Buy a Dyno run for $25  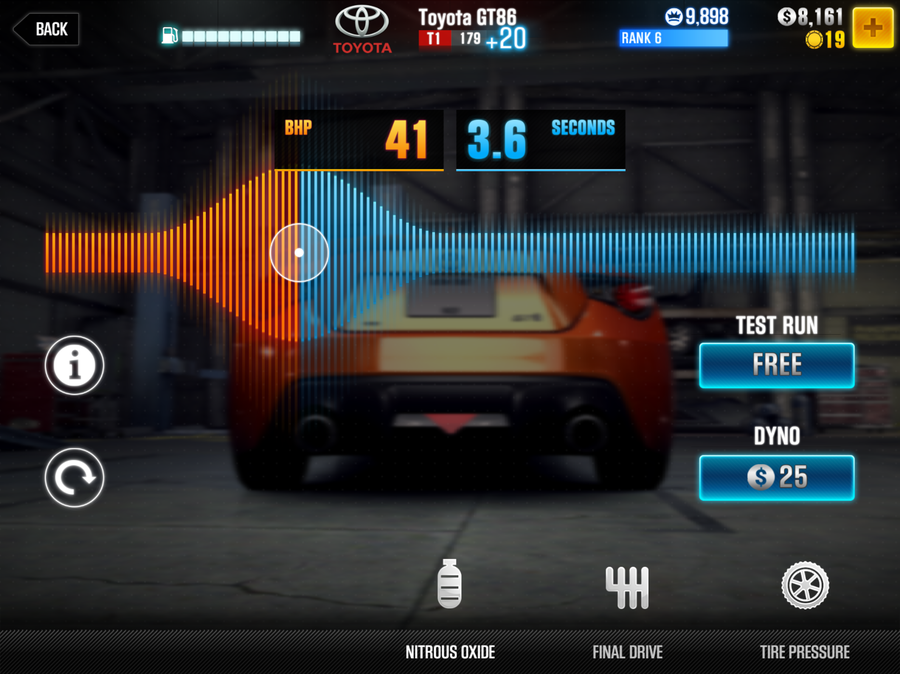point(776,477)
